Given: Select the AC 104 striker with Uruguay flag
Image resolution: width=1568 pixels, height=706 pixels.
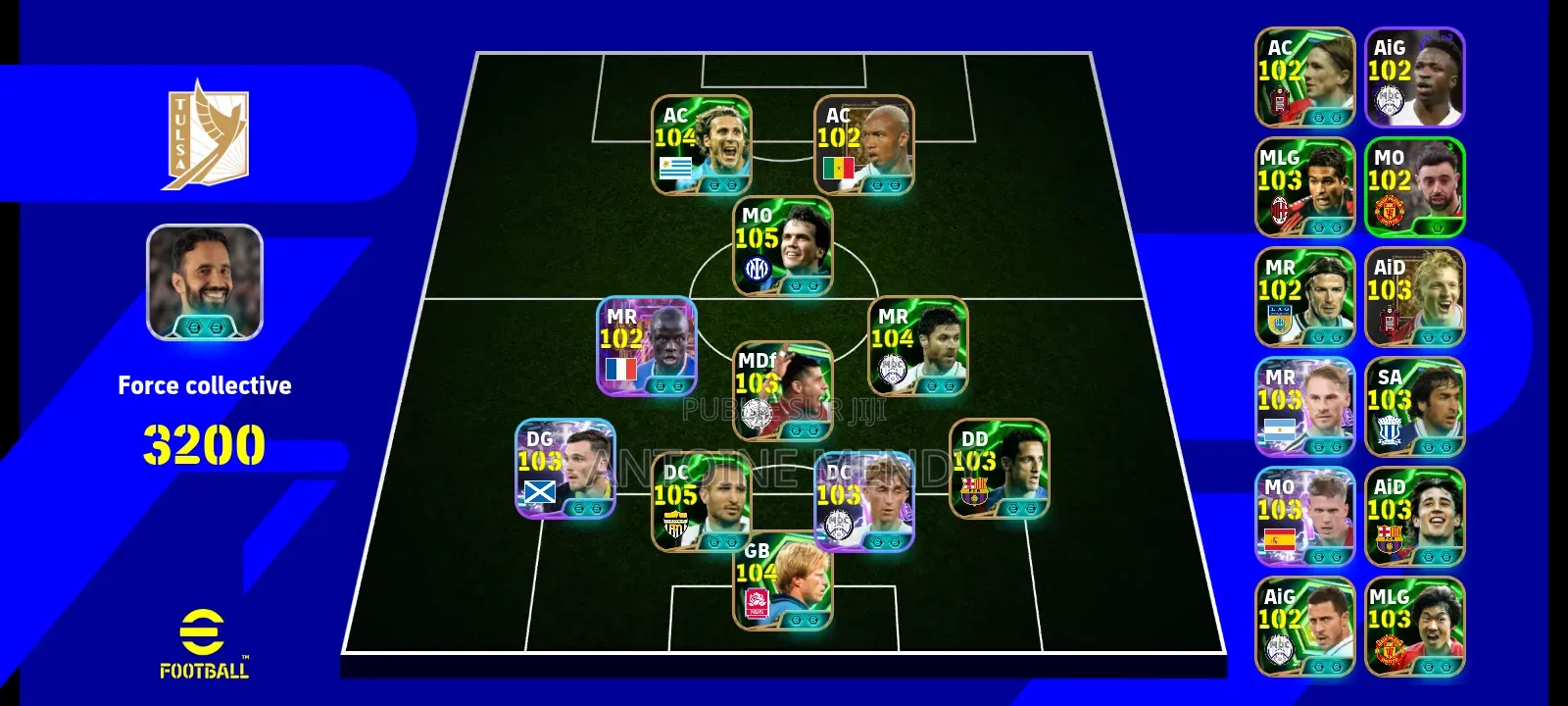Looking at the screenshot, I should click(x=702, y=145).
